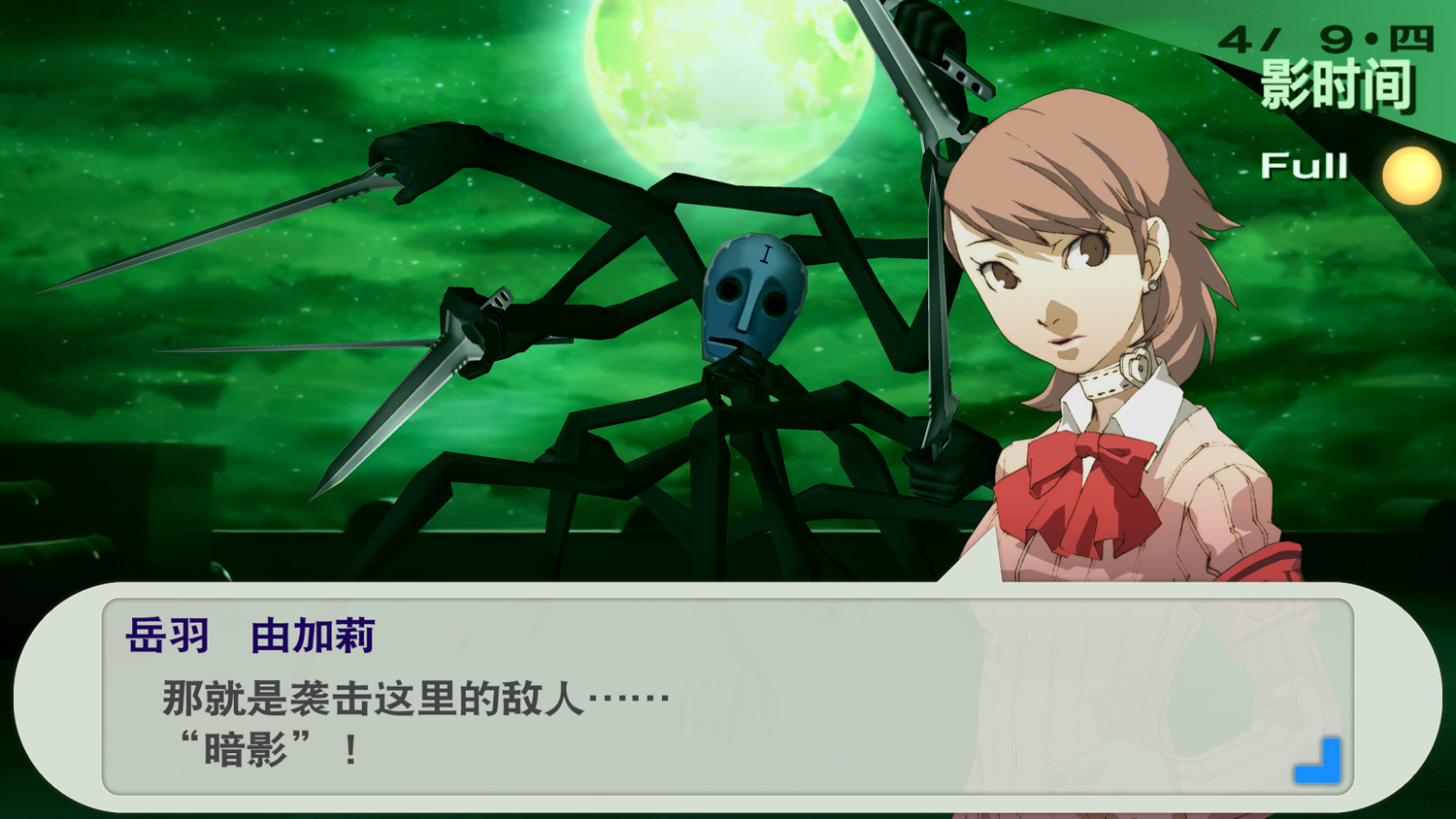This screenshot has height=819, width=1456.
Task: Click the dialogue line 那就是袭击这里的敌人
Action: click(x=408, y=696)
